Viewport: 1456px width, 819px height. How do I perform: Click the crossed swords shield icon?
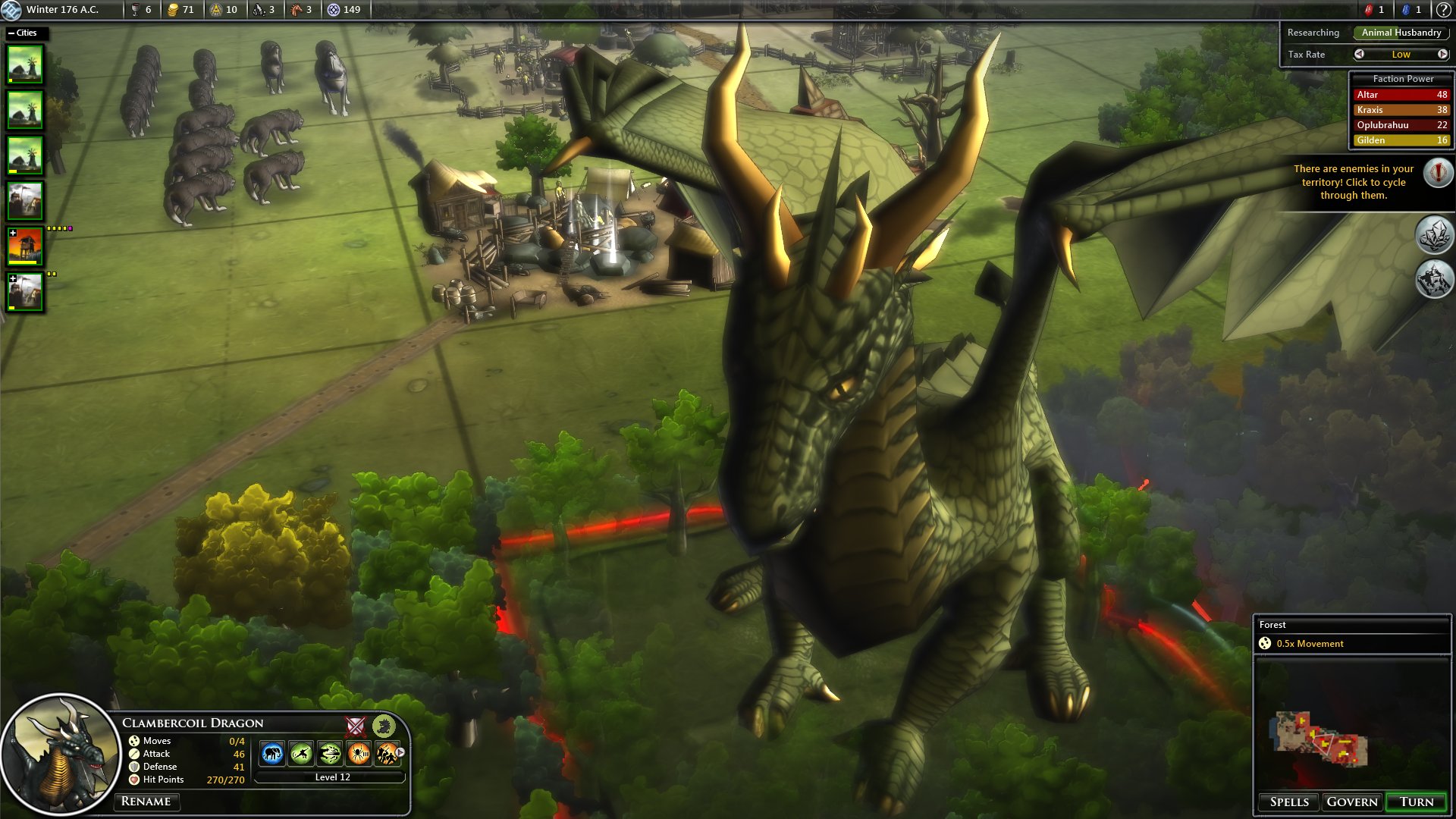point(356,726)
